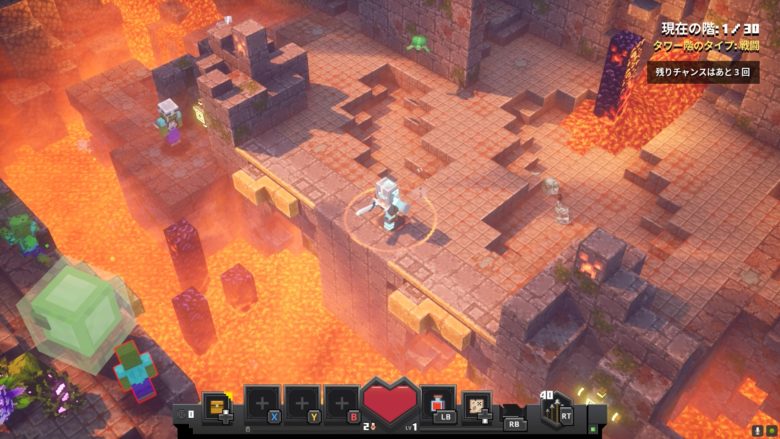This screenshot has height=439, width=780.
Task: Select the empty artifact slot marked B
Action: click(x=341, y=403)
